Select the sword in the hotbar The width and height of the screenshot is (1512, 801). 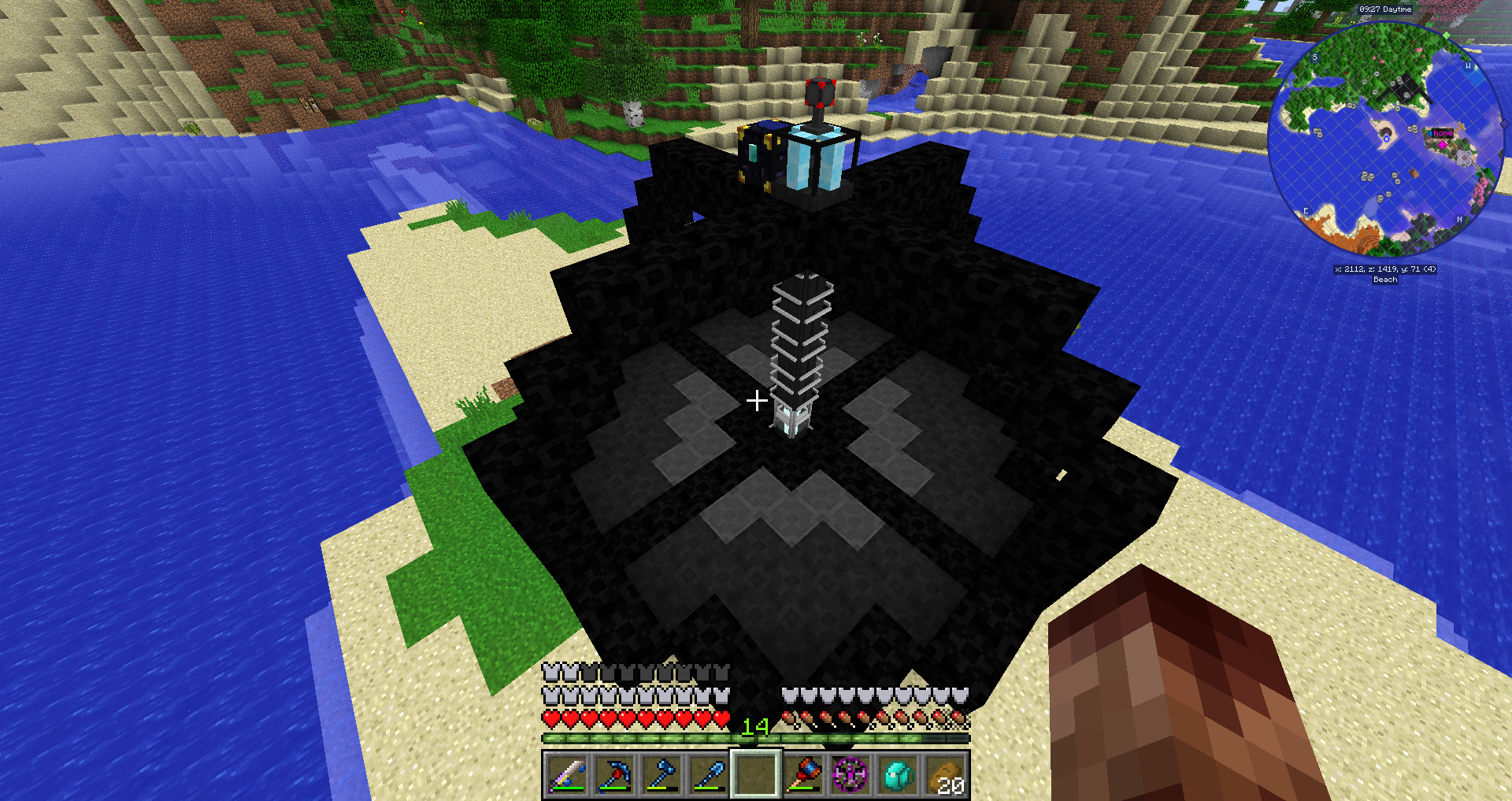pos(565,774)
